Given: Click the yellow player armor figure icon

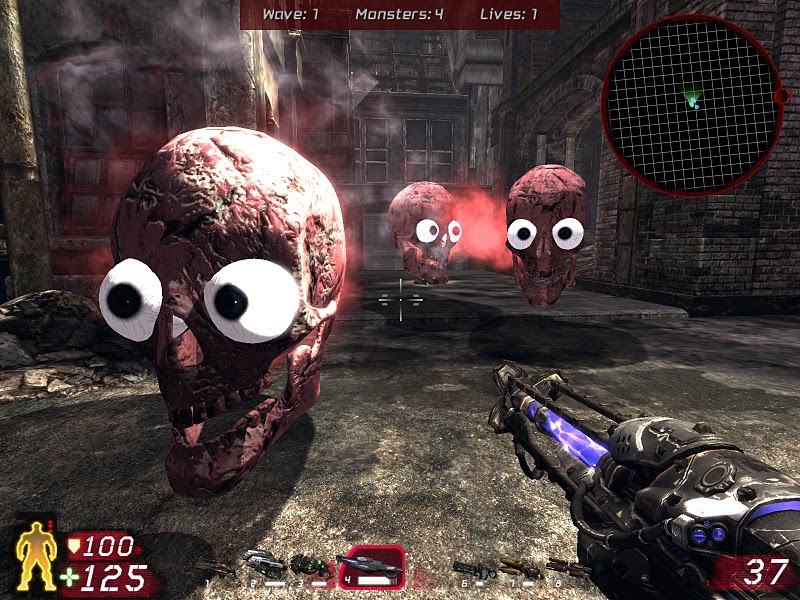Looking at the screenshot, I should pos(34,556).
